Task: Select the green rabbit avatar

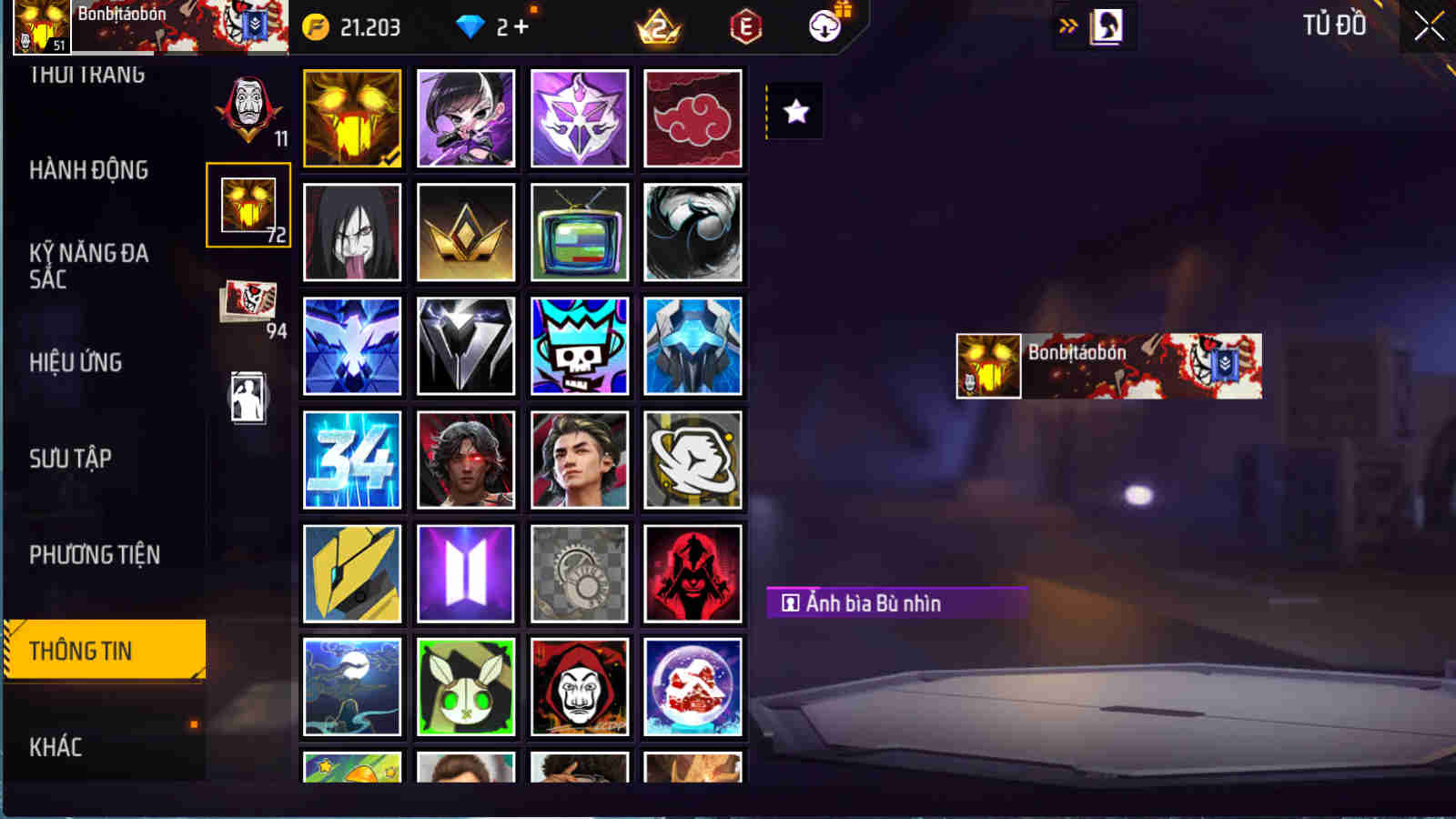Action: point(466,688)
